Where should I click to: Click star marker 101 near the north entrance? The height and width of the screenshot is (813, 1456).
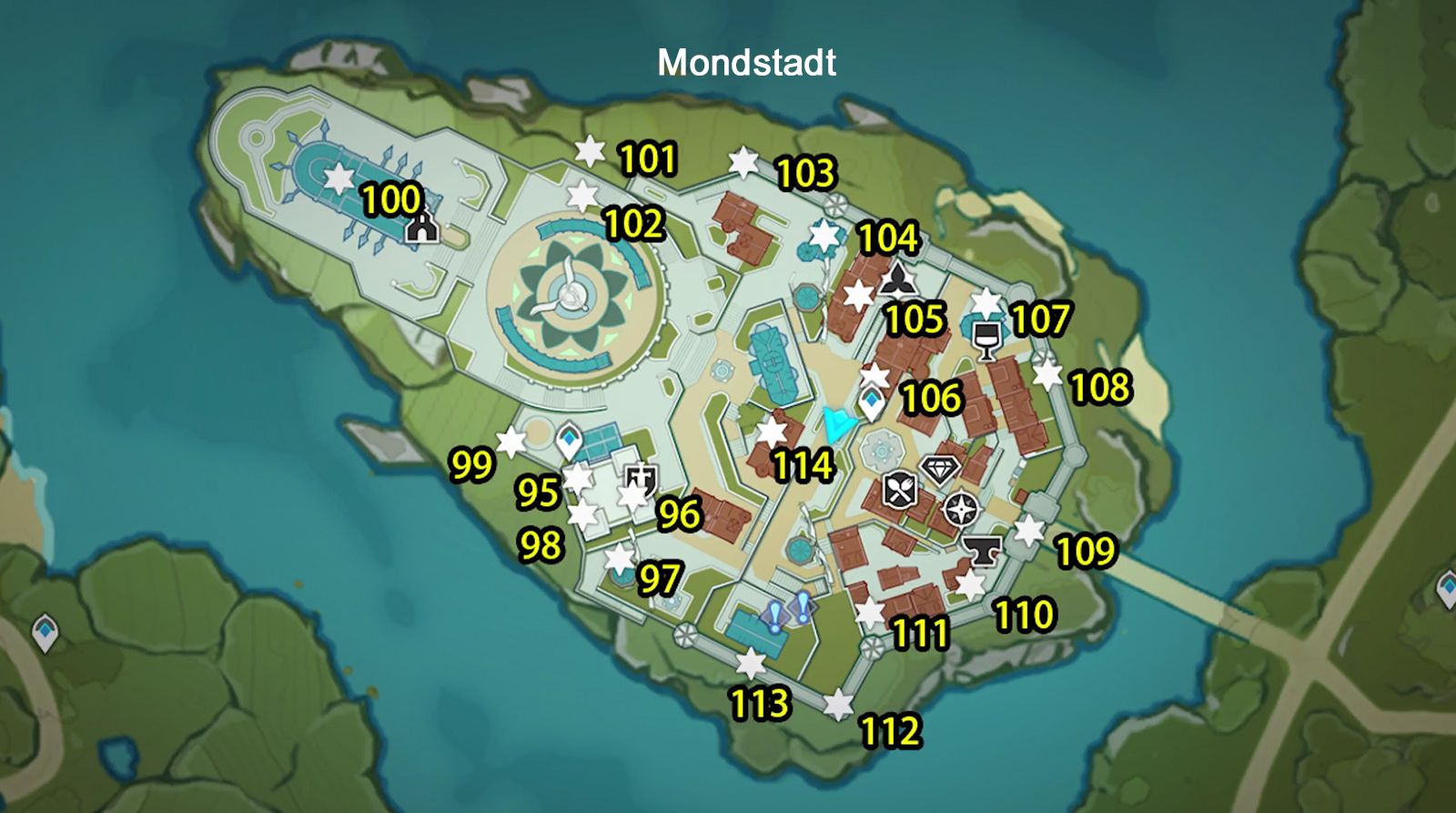pos(591,152)
